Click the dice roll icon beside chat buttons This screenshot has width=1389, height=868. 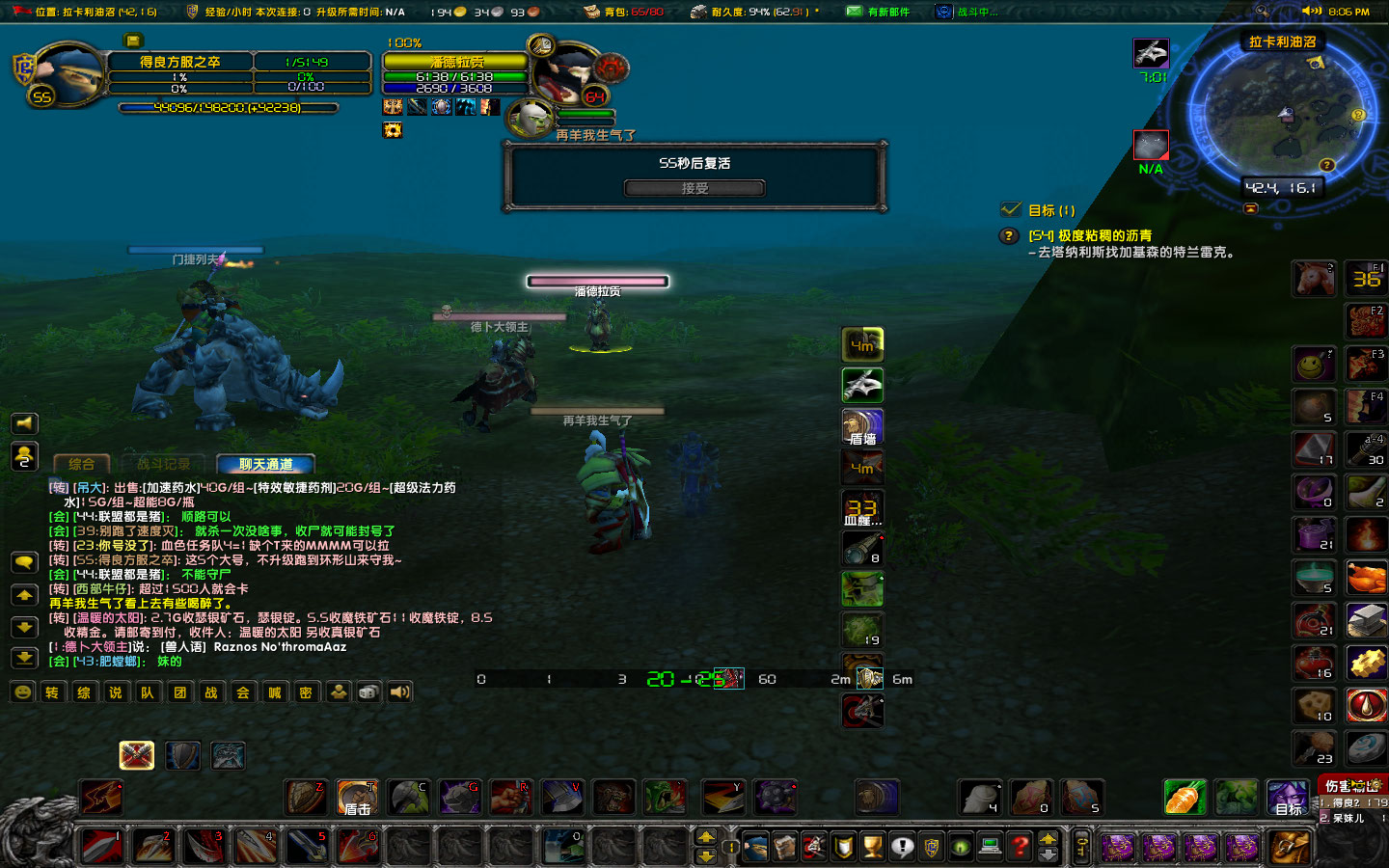point(368,692)
